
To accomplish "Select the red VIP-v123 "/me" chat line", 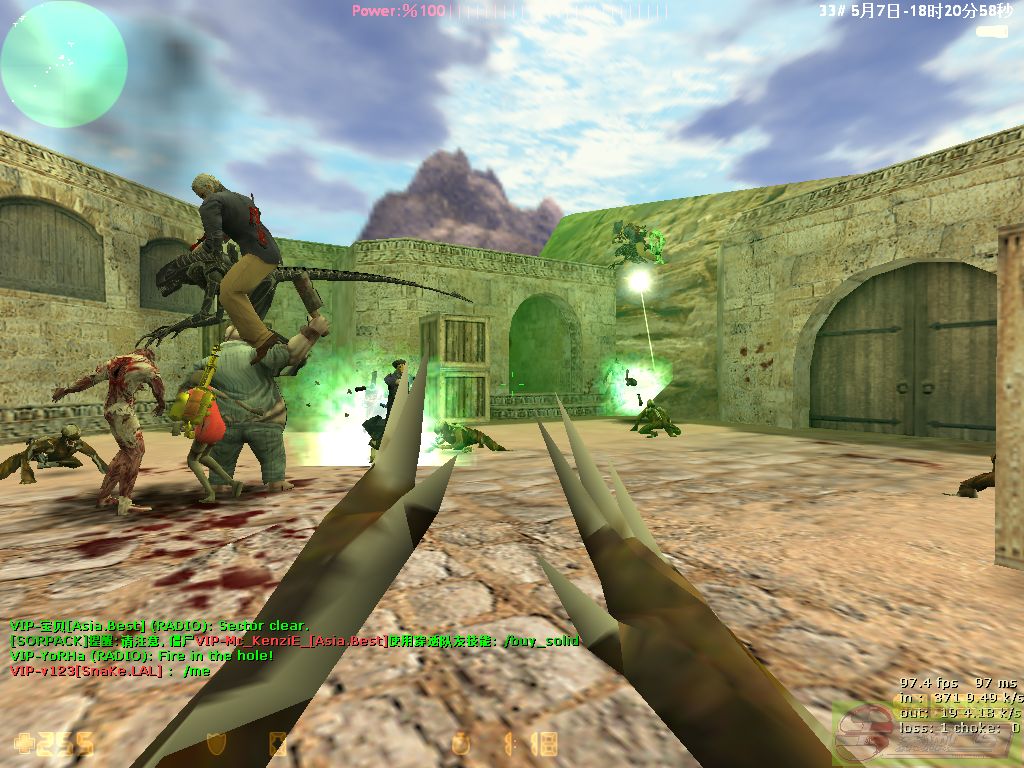I will (109, 670).
